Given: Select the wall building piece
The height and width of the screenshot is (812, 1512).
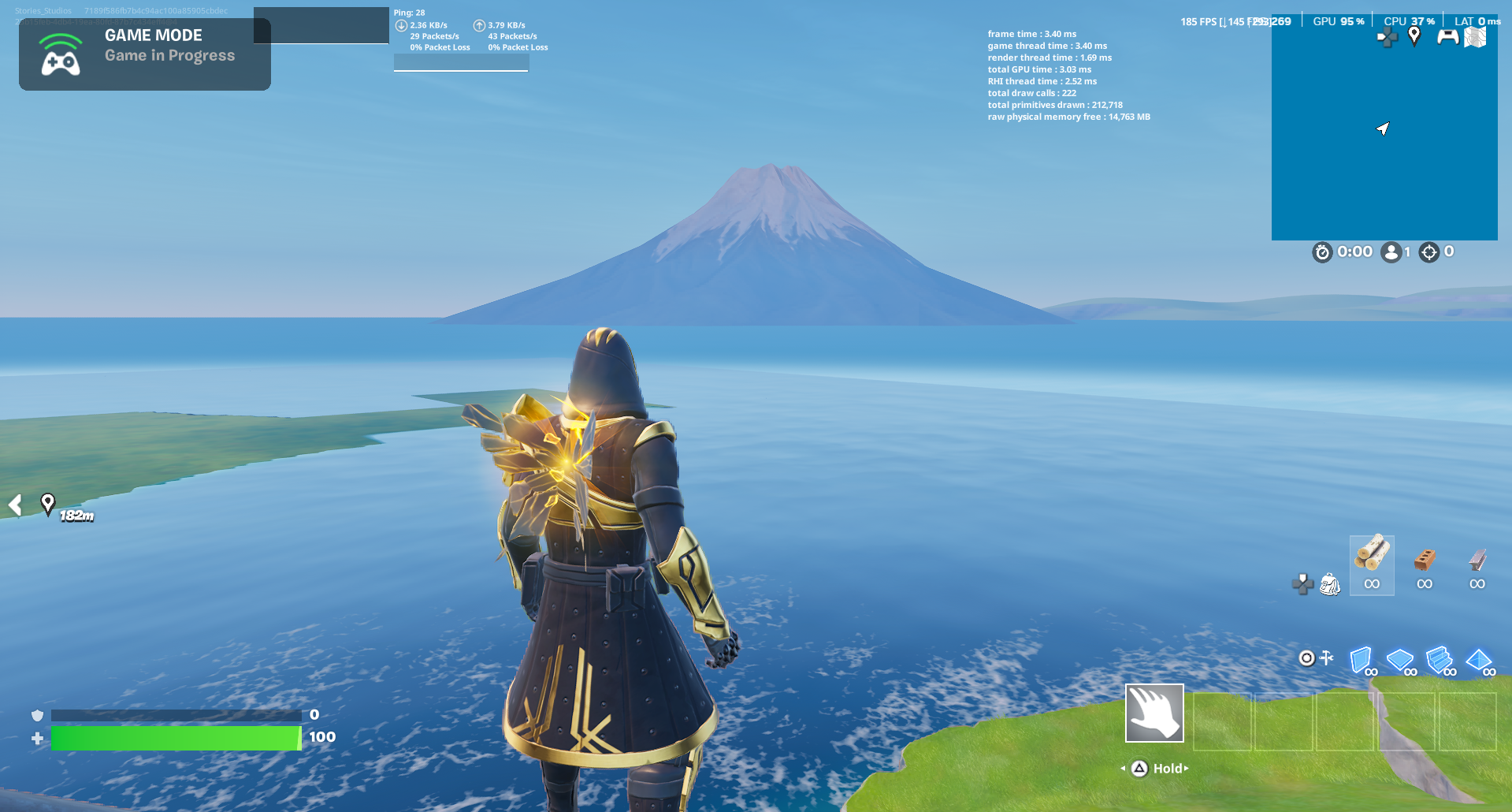Looking at the screenshot, I should (x=1360, y=660).
